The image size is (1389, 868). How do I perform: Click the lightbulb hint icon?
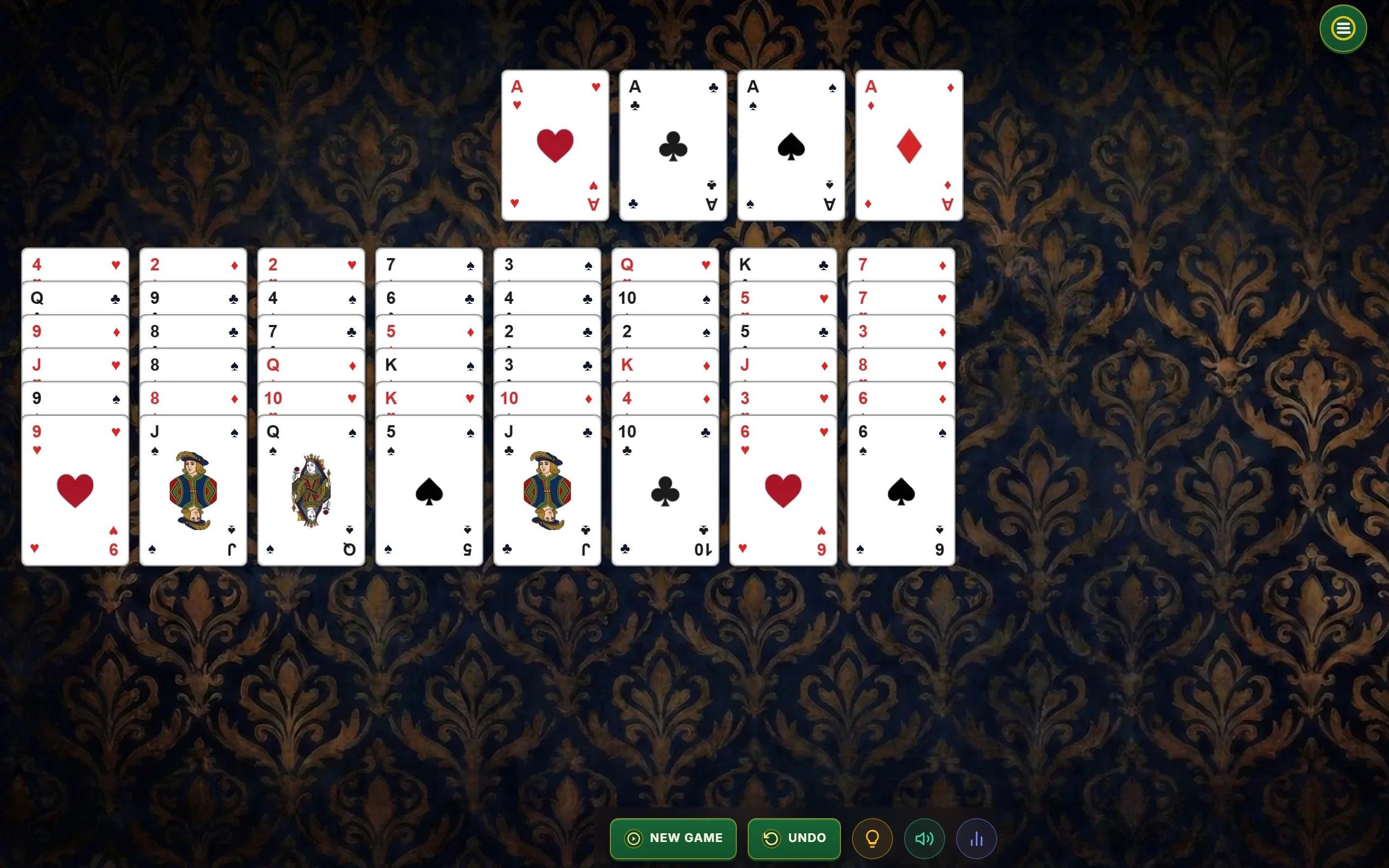pos(872,838)
